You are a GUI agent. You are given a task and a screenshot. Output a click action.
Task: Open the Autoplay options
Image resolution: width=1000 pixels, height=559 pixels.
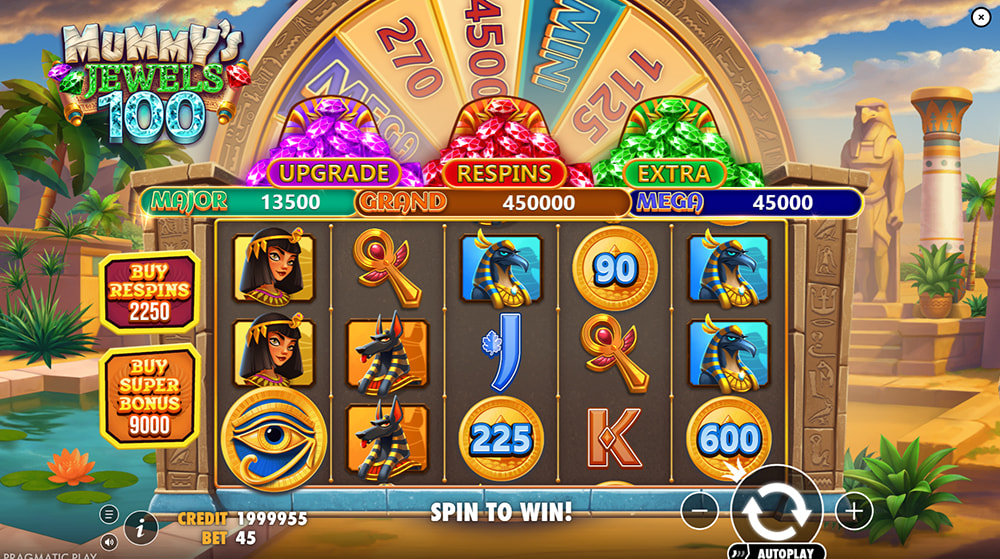point(777,551)
